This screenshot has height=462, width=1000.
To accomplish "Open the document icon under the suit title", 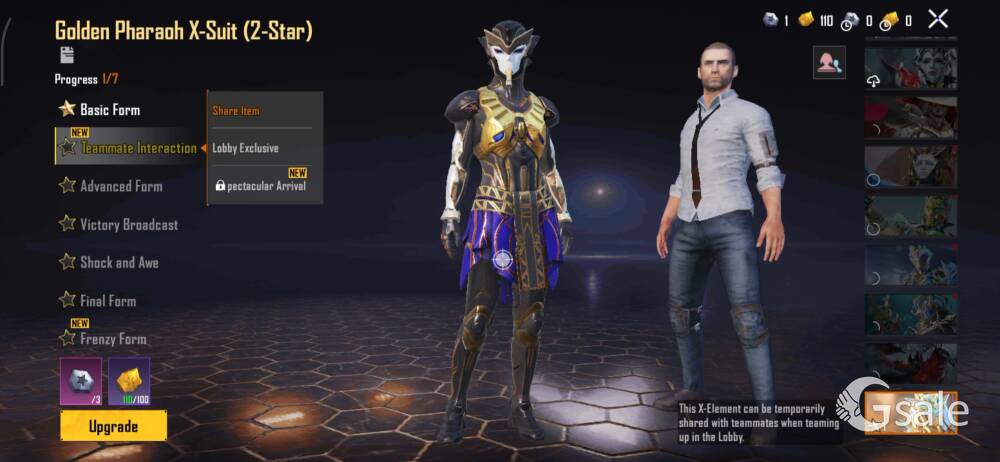I will point(67,55).
